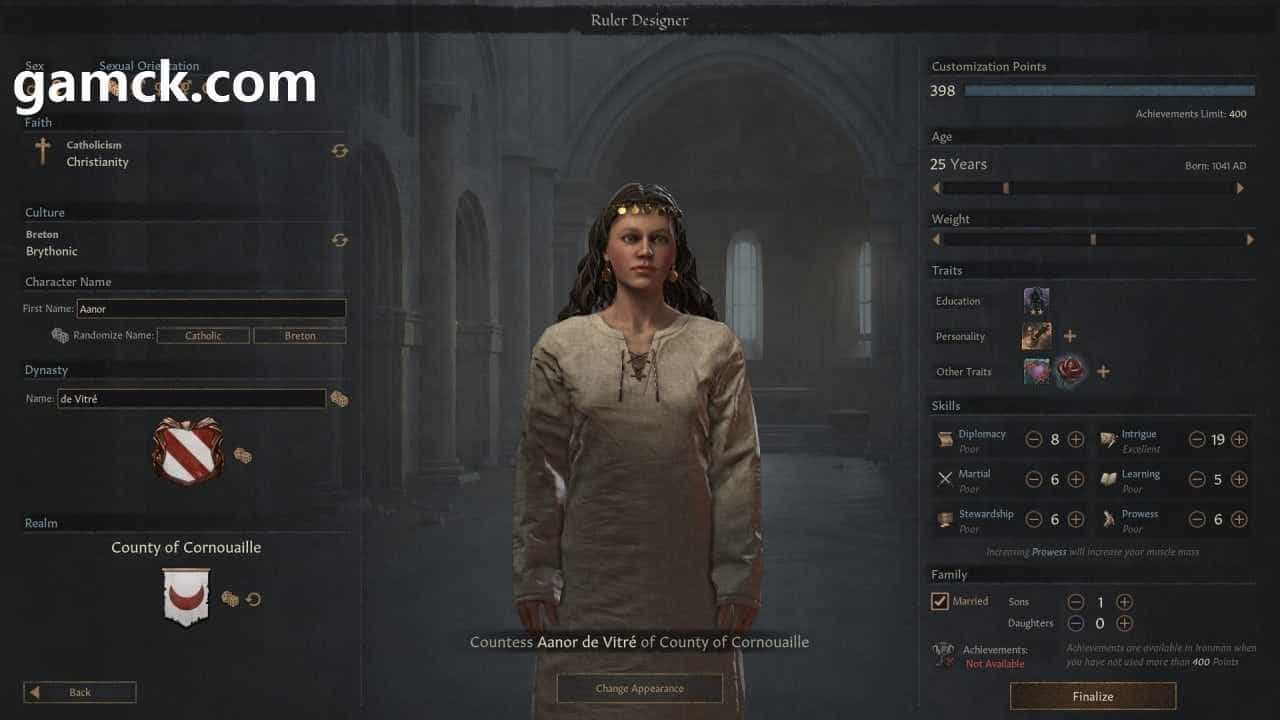1280x720 pixels.
Task: Decrease the Intrigue skill
Action: pyautogui.click(x=1197, y=439)
